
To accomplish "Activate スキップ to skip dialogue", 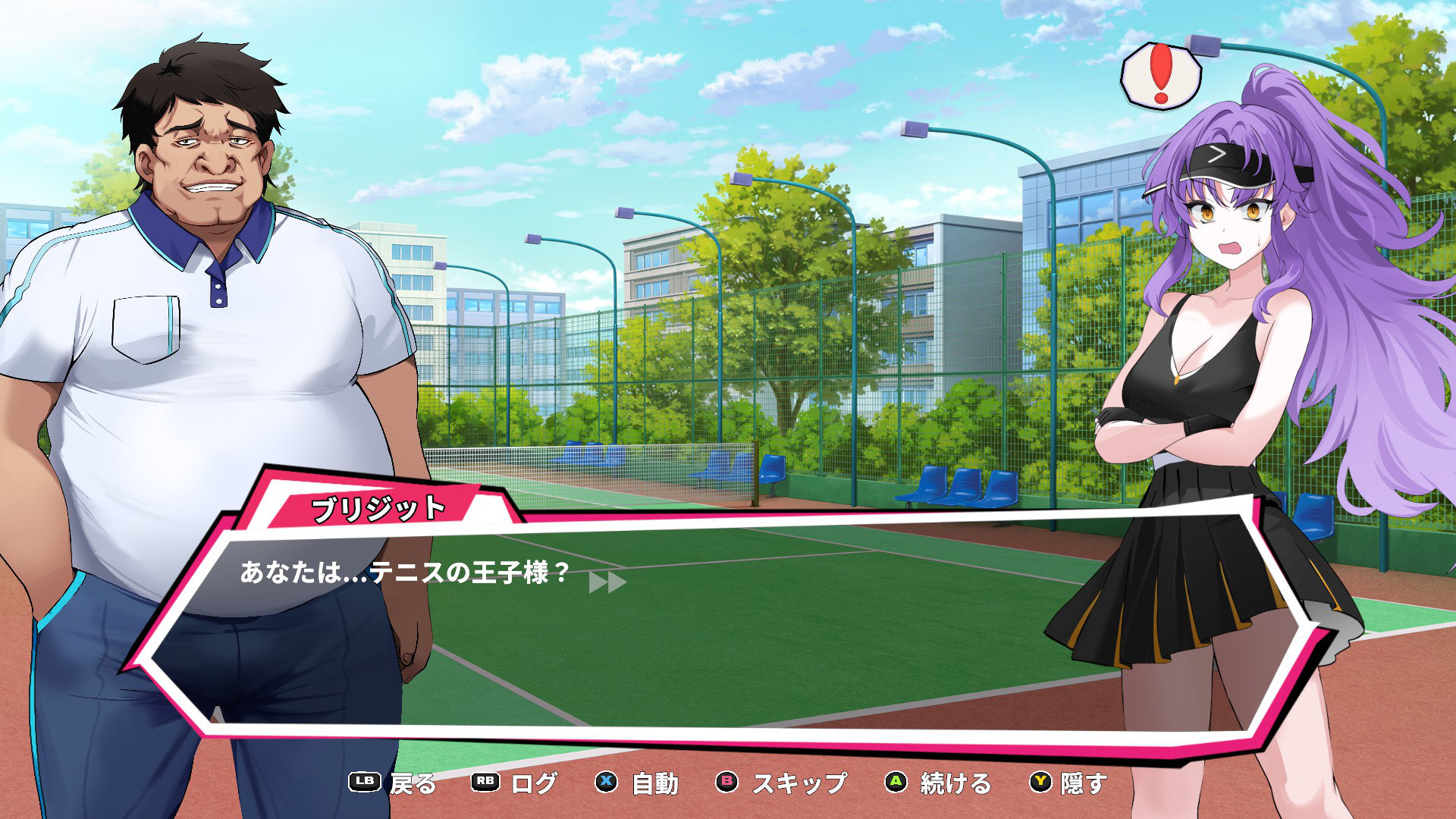I will pyautogui.click(x=799, y=783).
